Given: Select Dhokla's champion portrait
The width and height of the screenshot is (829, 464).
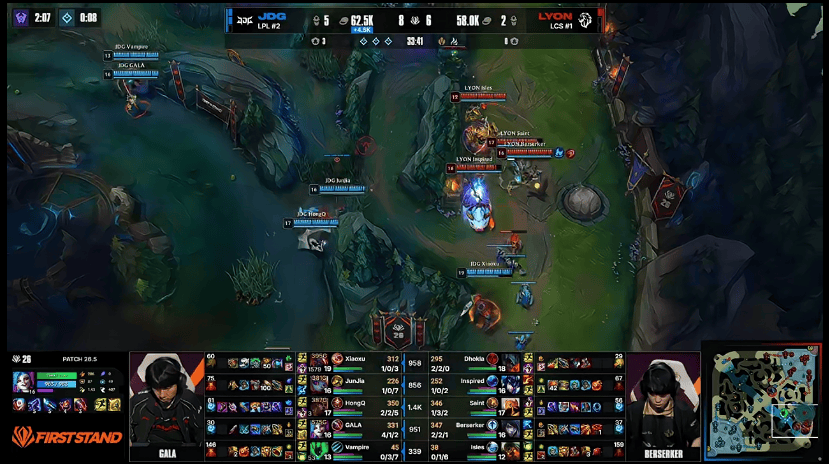Looking at the screenshot, I should (511, 360).
